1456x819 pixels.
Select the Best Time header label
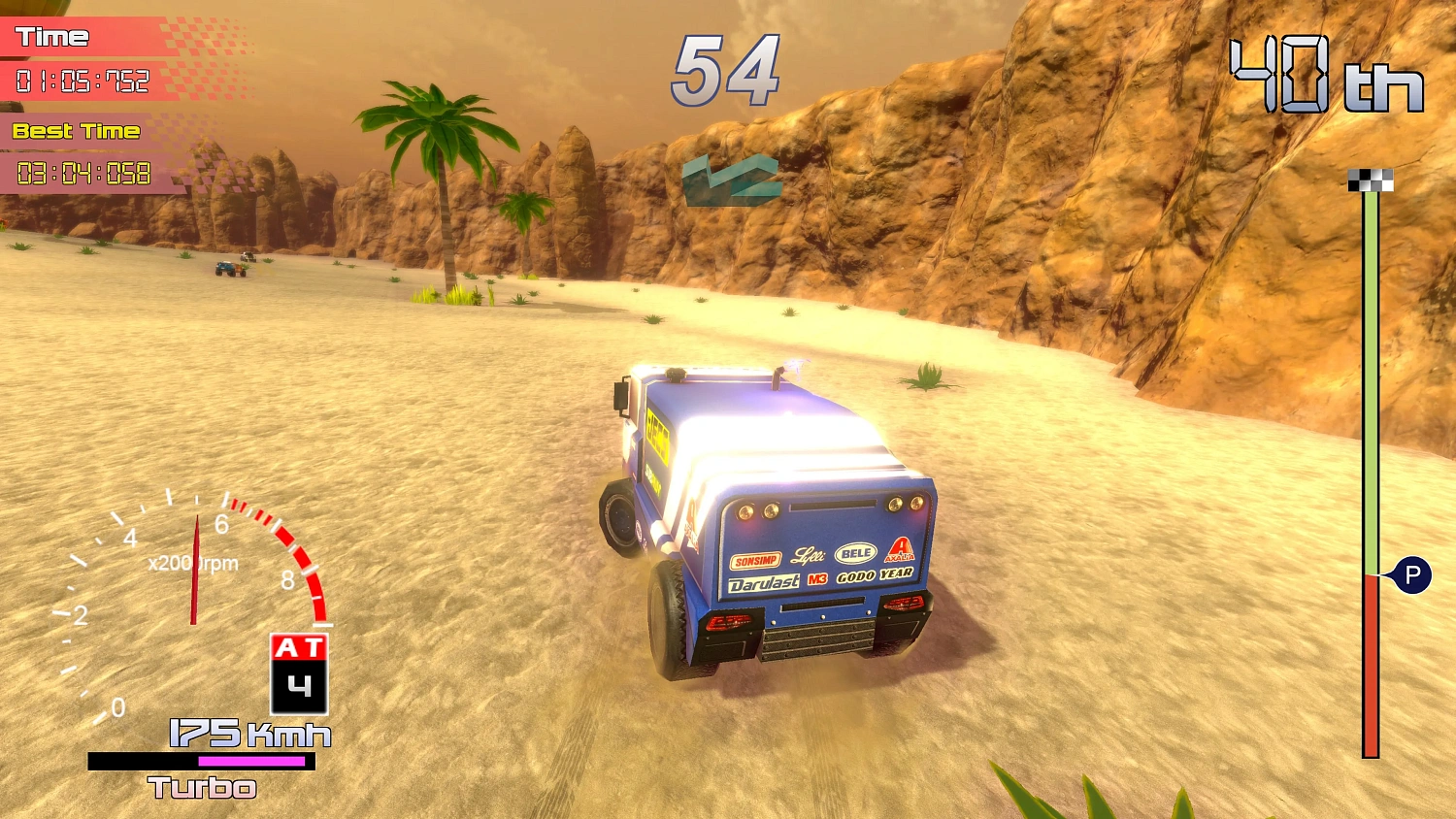[x=75, y=131]
